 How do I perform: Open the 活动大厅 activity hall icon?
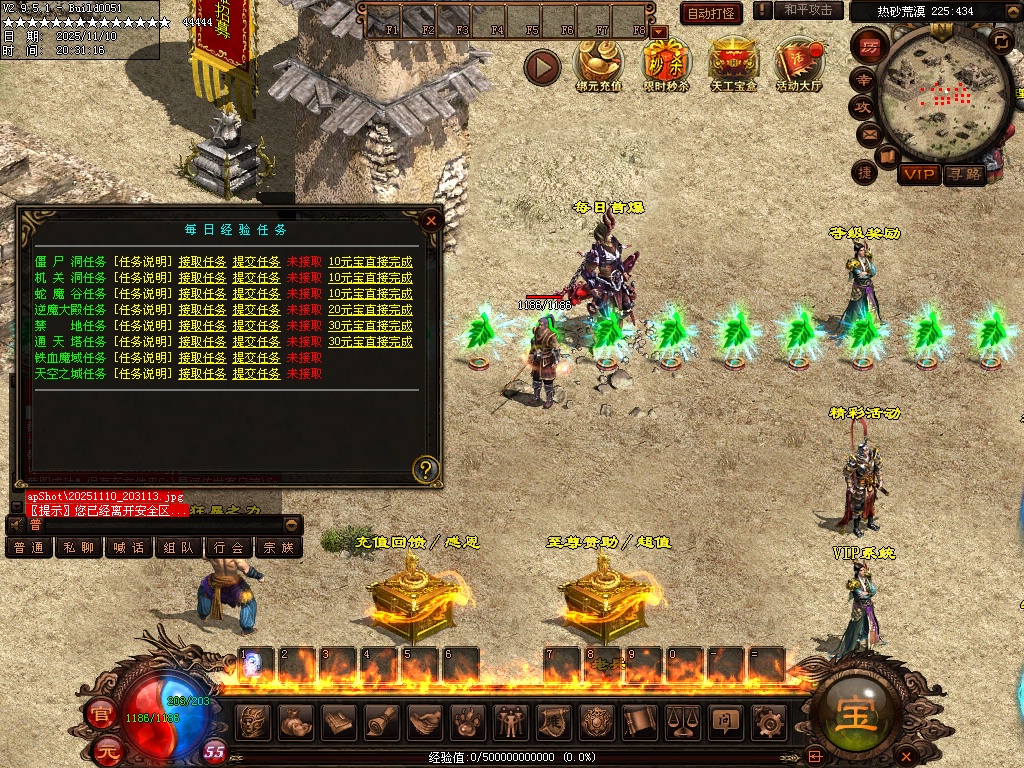tap(798, 63)
